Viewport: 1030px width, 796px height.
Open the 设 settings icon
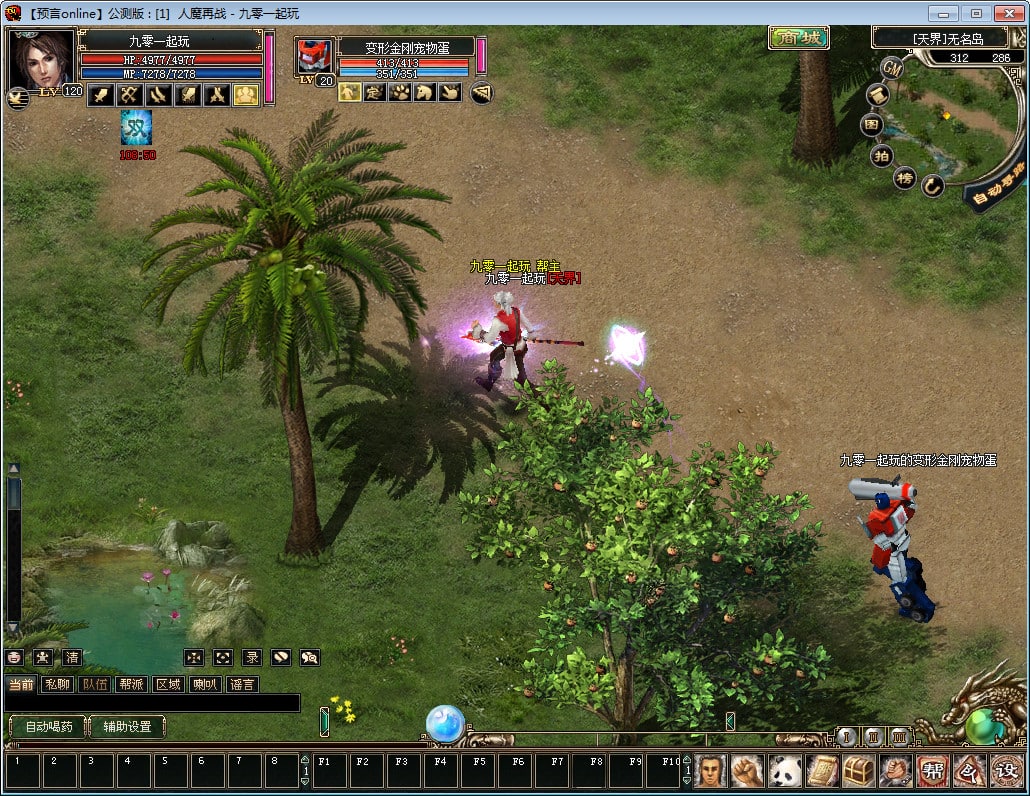click(x=1007, y=771)
